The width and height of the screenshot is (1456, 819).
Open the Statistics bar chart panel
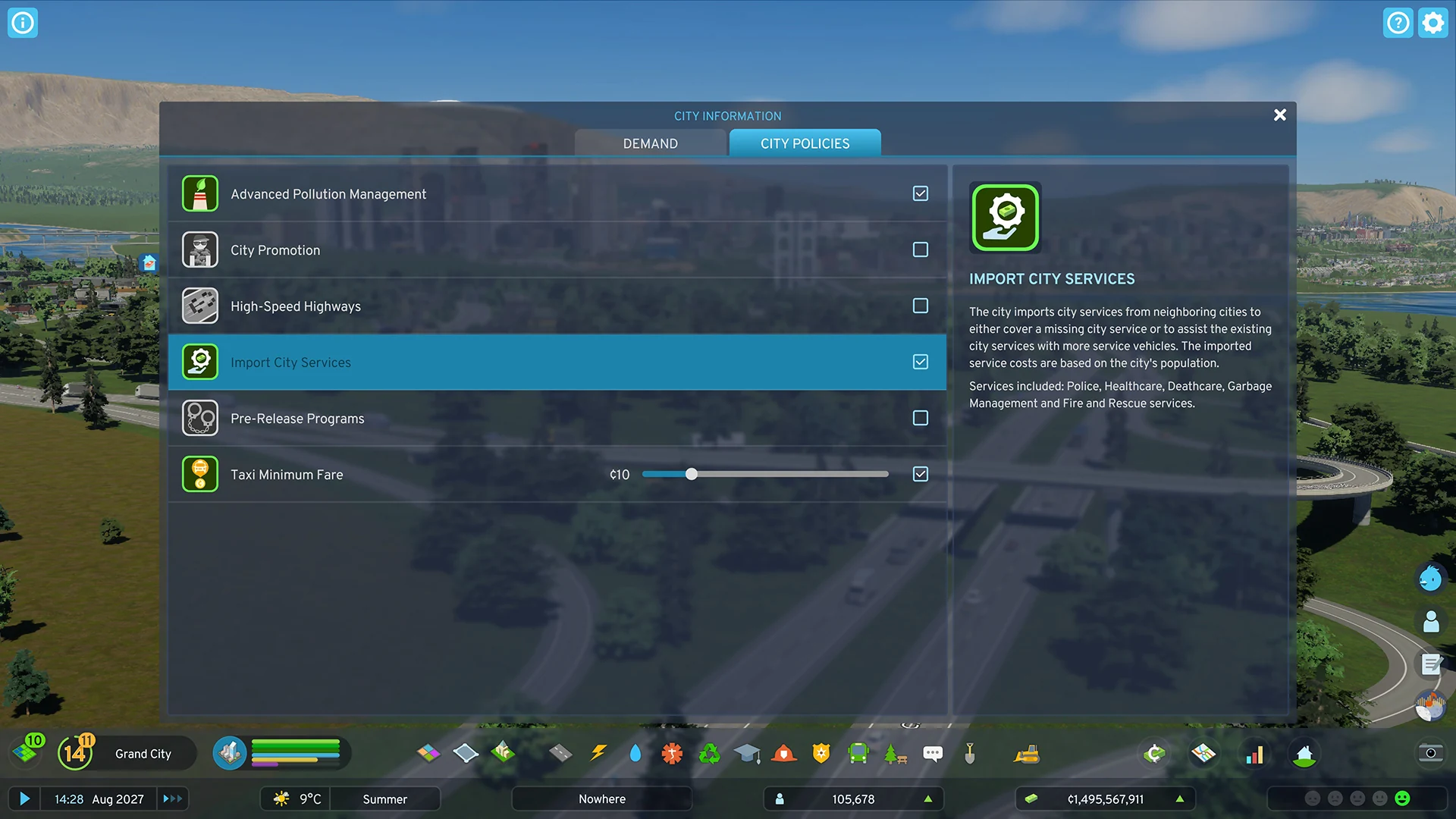pyautogui.click(x=1255, y=753)
